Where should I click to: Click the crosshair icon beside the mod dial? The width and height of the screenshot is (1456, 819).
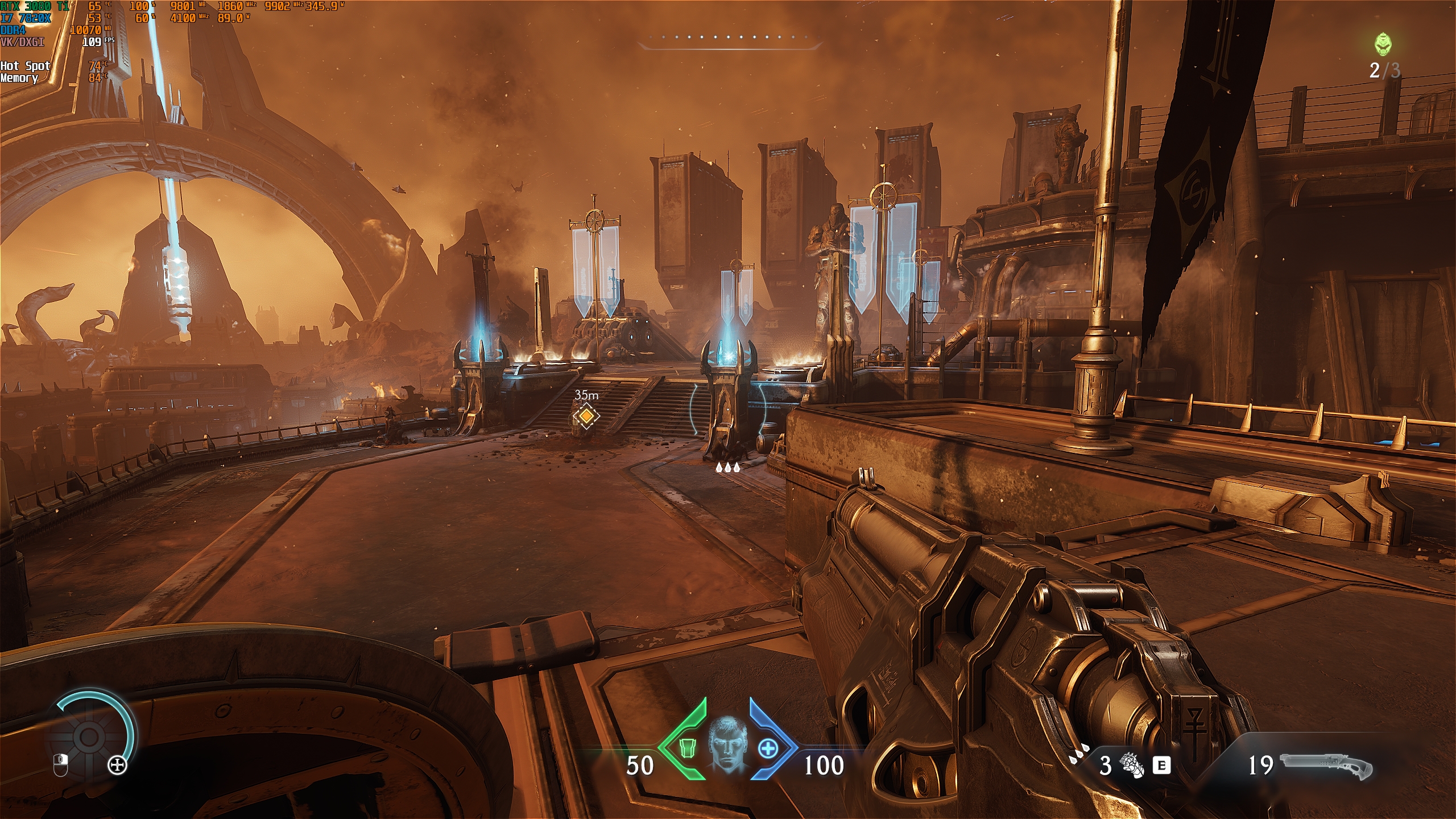118,765
